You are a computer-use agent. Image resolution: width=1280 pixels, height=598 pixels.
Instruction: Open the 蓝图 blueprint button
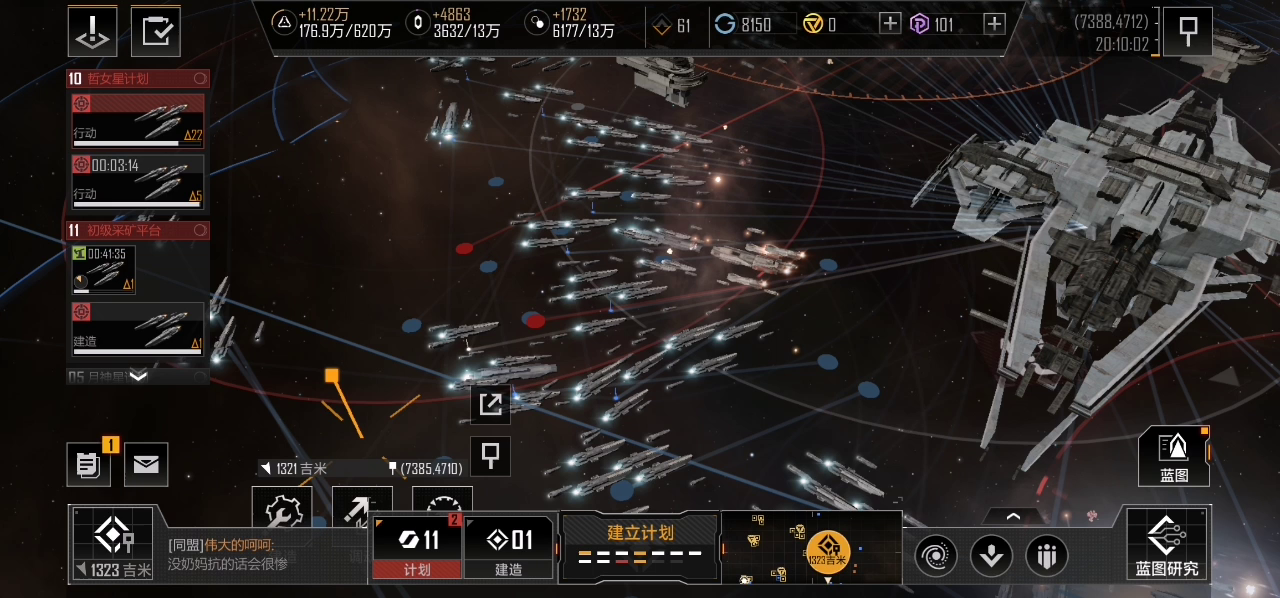click(1174, 457)
